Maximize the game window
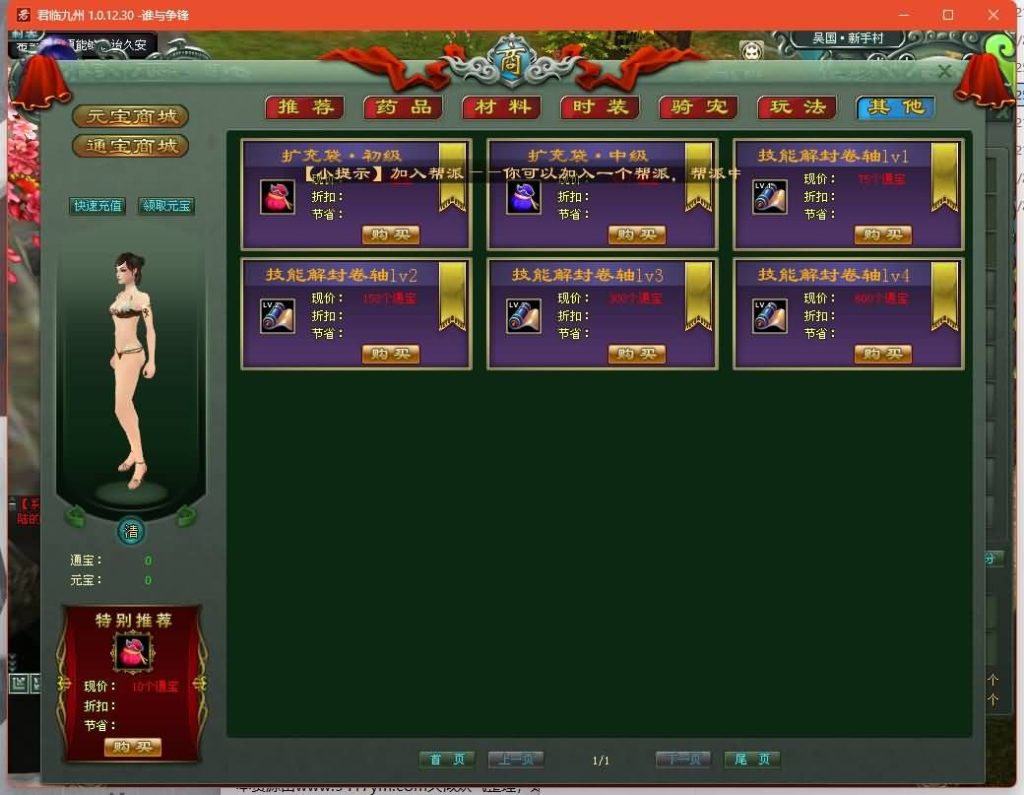This screenshot has height=795, width=1024. click(948, 15)
